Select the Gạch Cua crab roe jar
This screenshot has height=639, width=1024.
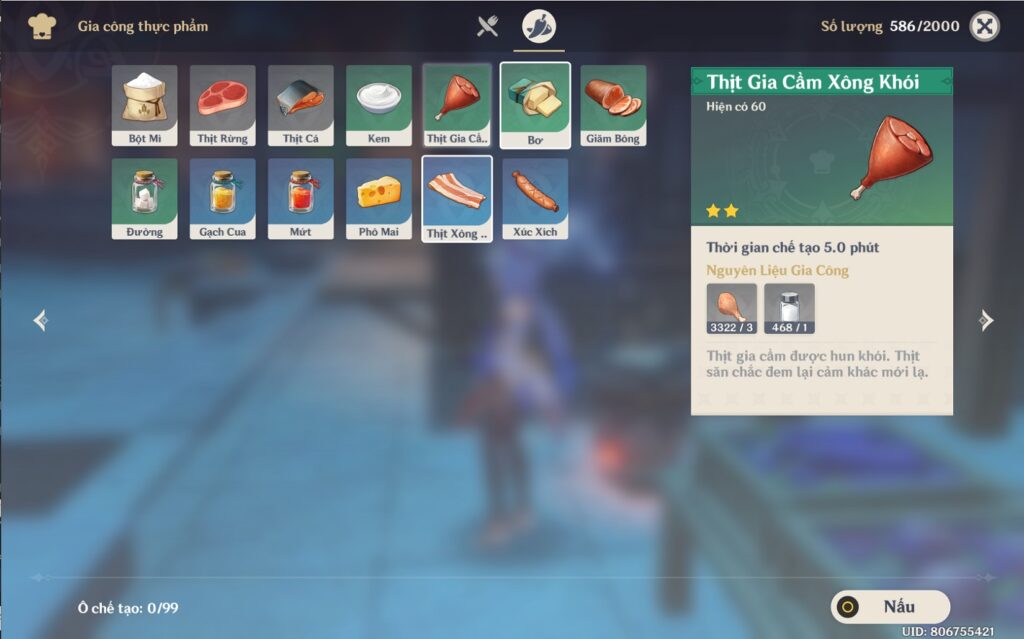[x=223, y=199]
